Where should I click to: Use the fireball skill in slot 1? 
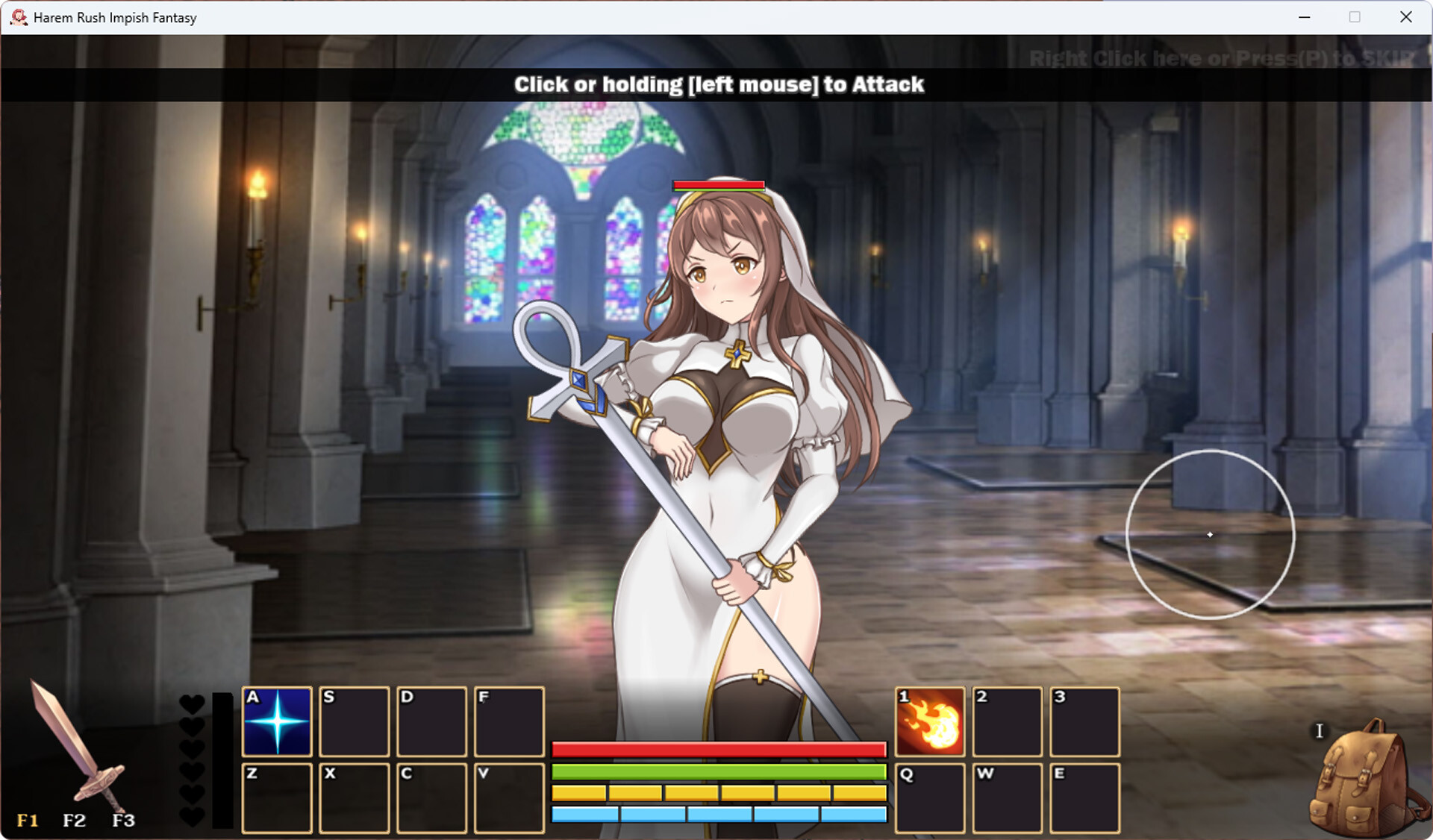click(929, 721)
